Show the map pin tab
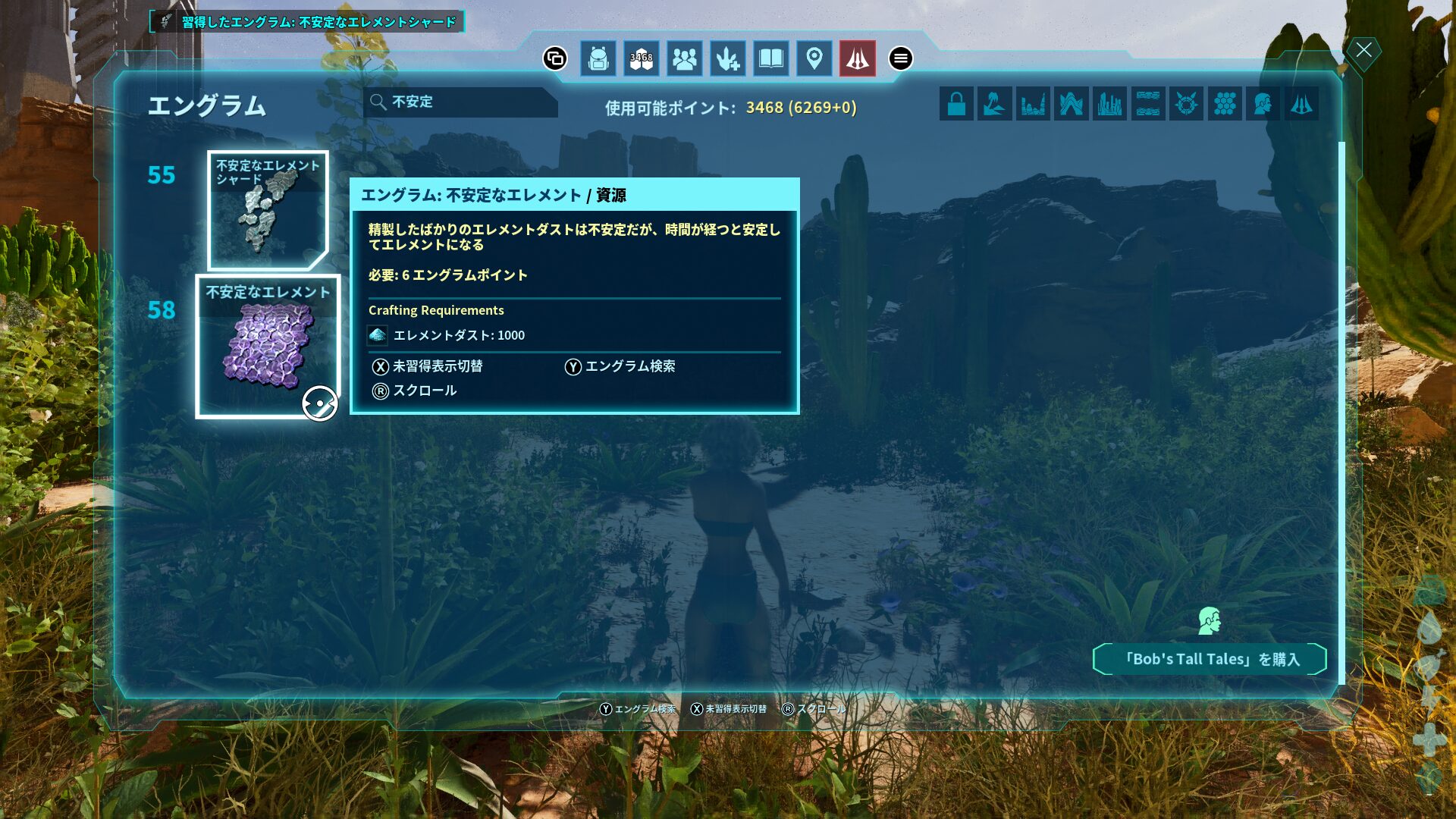 pyautogui.click(x=814, y=58)
